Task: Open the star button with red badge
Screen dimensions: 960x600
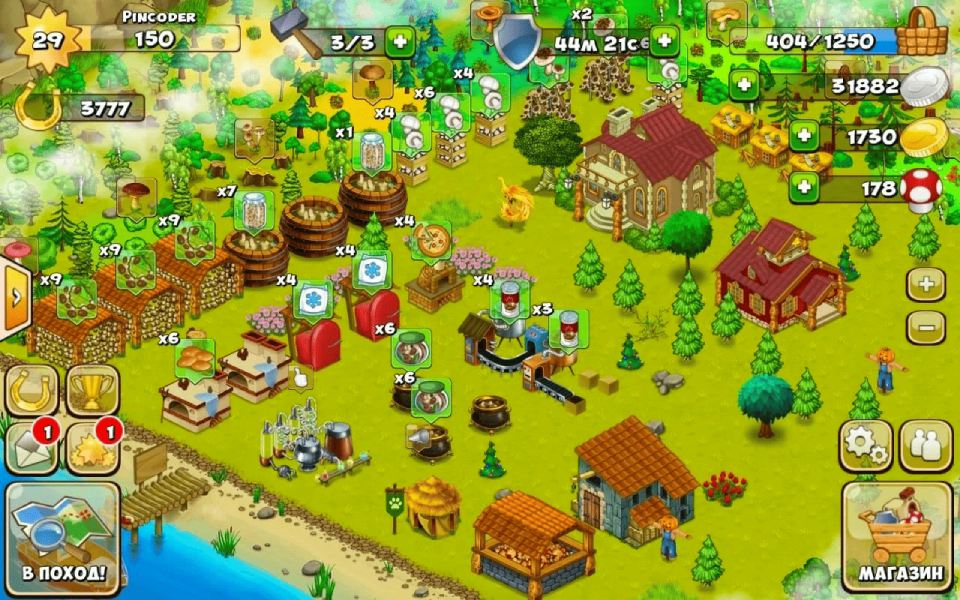Action: click(x=92, y=448)
